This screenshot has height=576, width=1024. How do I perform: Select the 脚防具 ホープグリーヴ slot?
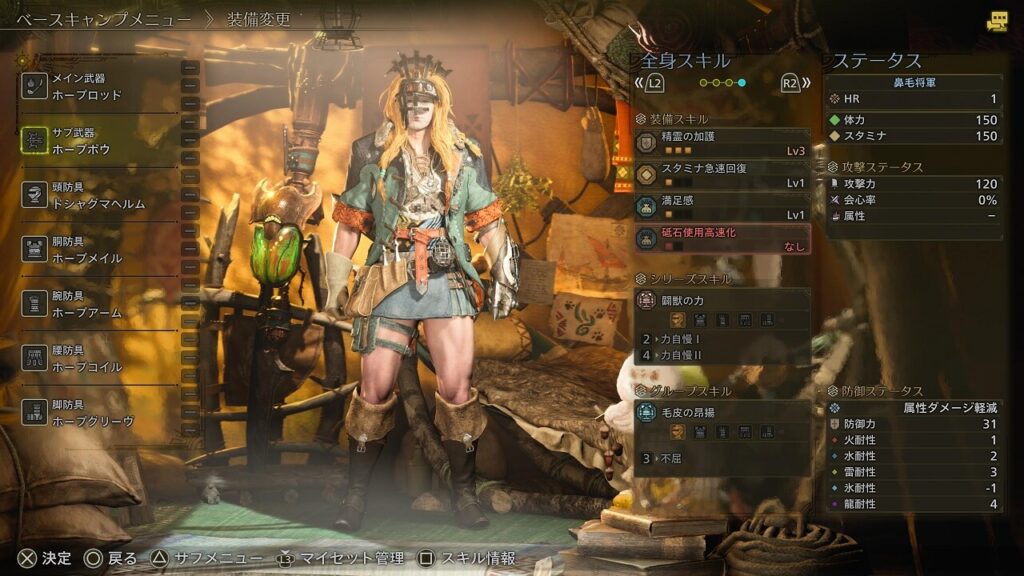[x=100, y=413]
